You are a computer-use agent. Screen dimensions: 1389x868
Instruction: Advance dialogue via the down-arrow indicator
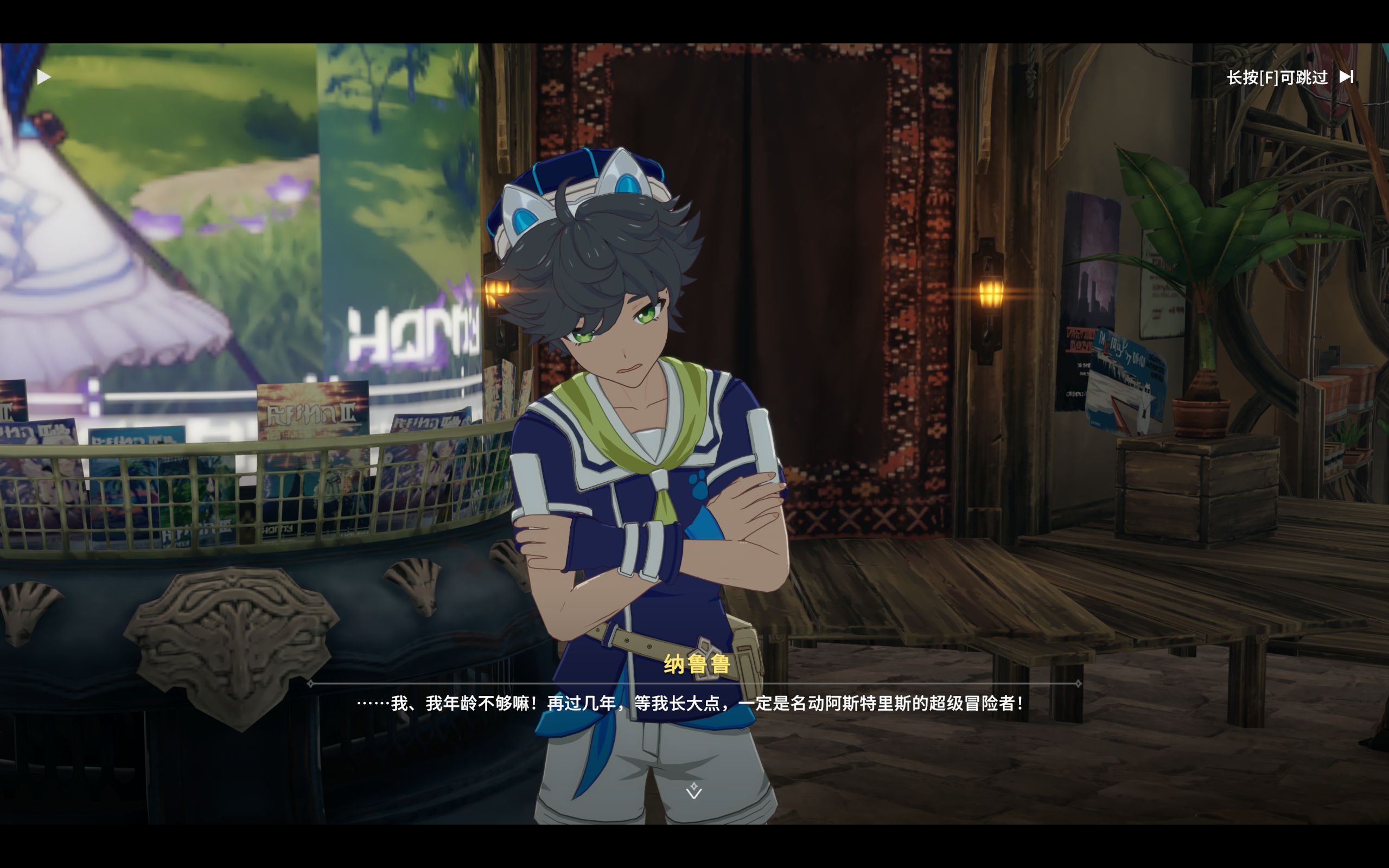(x=694, y=791)
